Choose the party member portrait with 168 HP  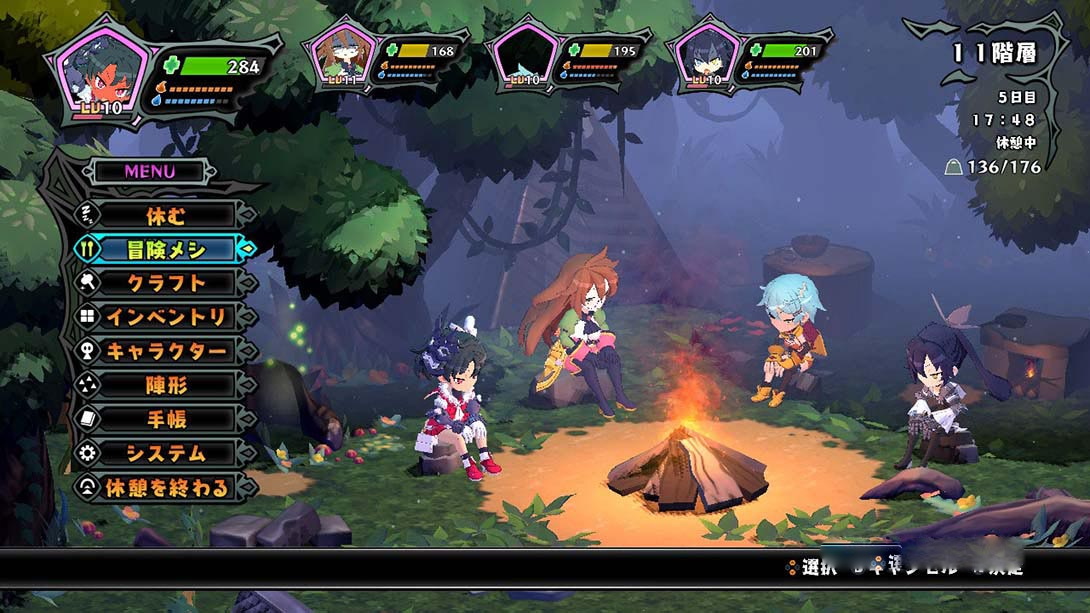pyautogui.click(x=342, y=55)
